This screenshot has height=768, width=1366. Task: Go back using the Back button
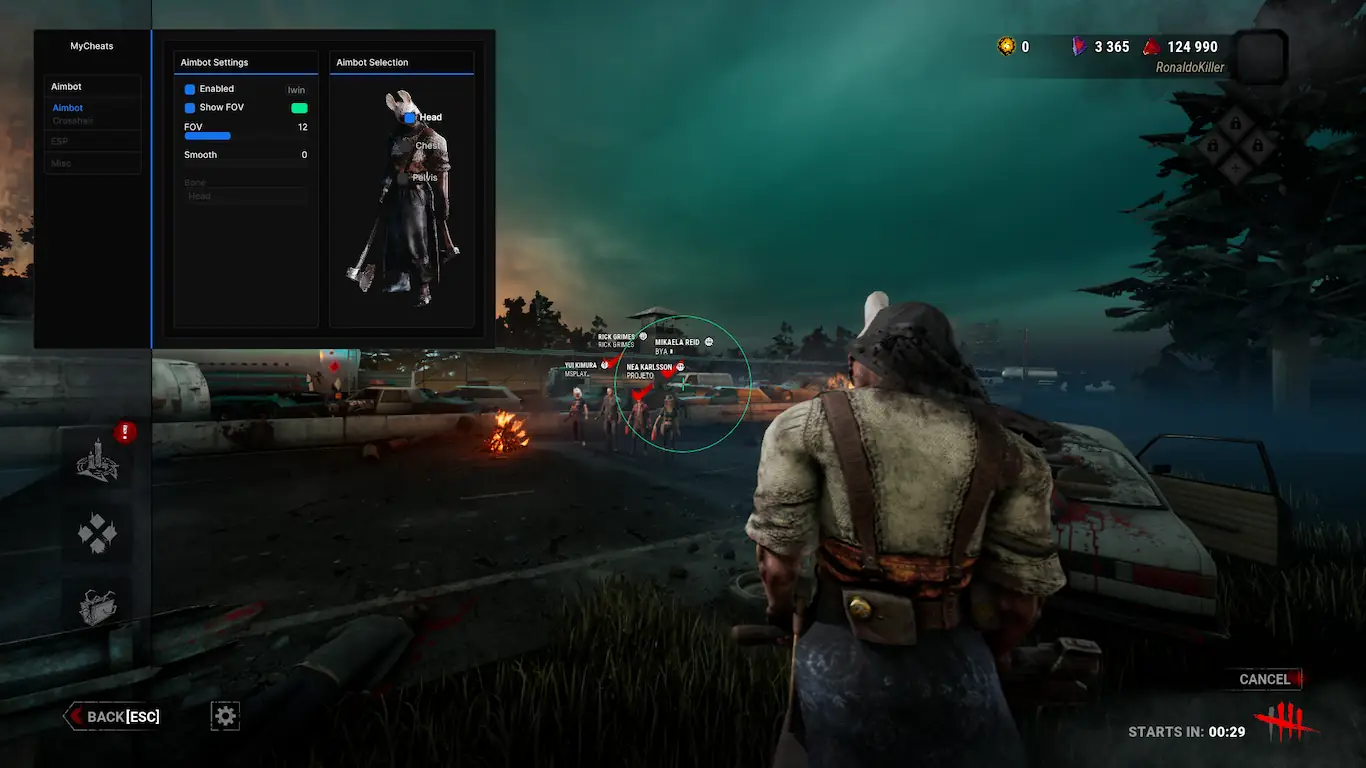tap(113, 716)
